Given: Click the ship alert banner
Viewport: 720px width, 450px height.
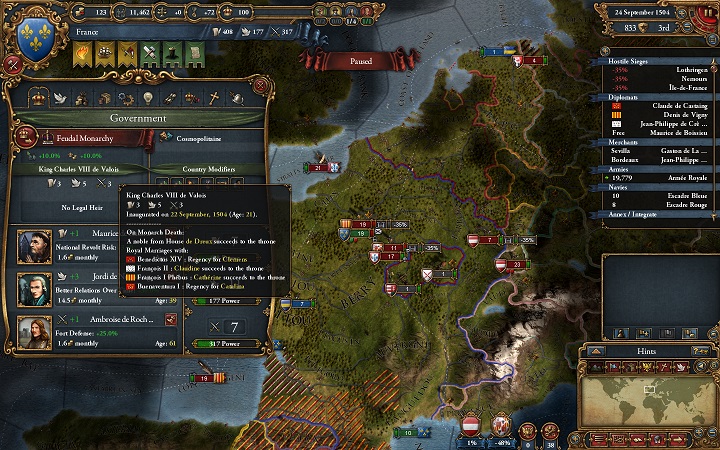Looking at the screenshot, I should 105,53.
